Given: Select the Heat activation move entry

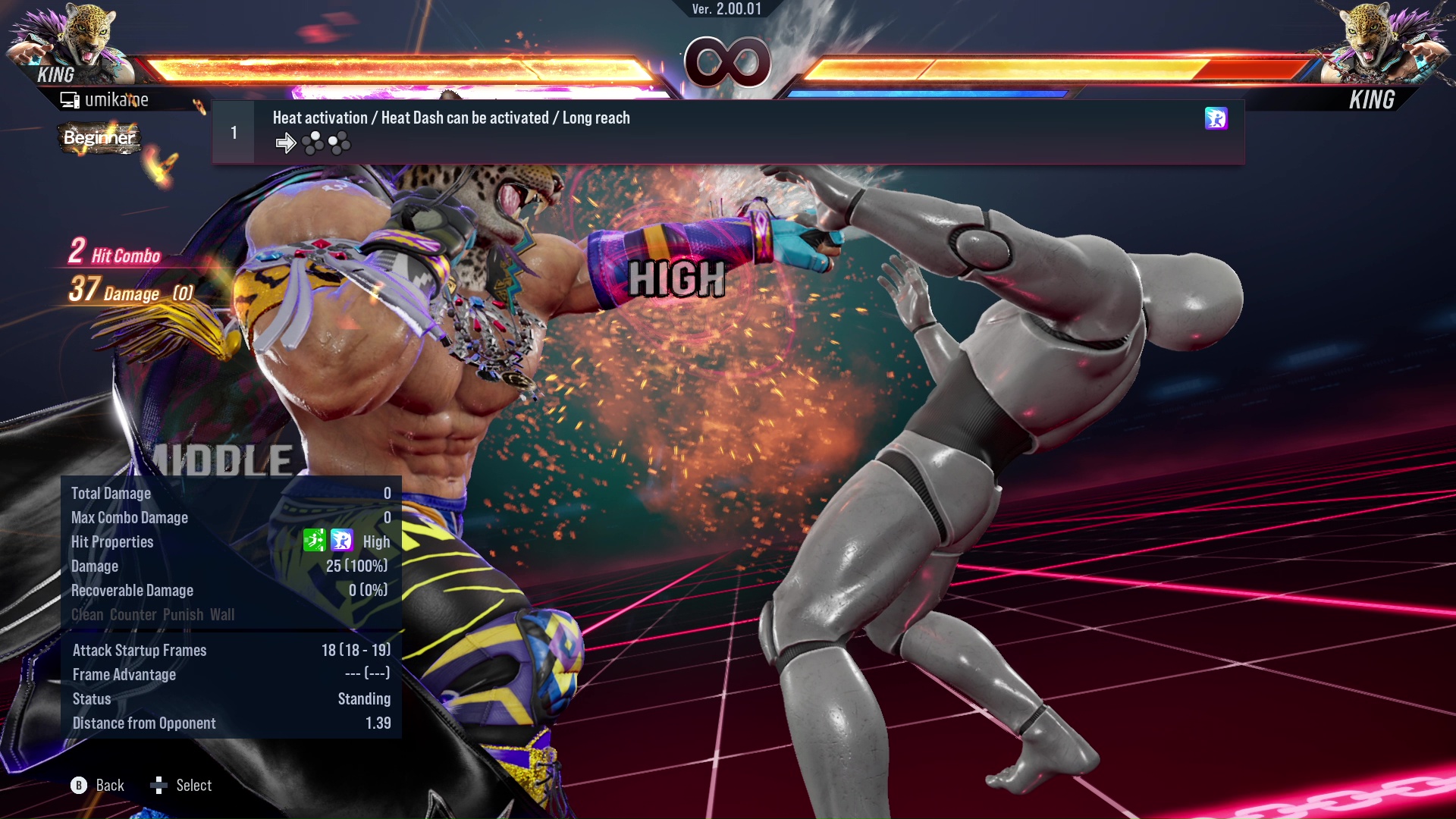Looking at the screenshot, I should pyautogui.click(x=728, y=132).
